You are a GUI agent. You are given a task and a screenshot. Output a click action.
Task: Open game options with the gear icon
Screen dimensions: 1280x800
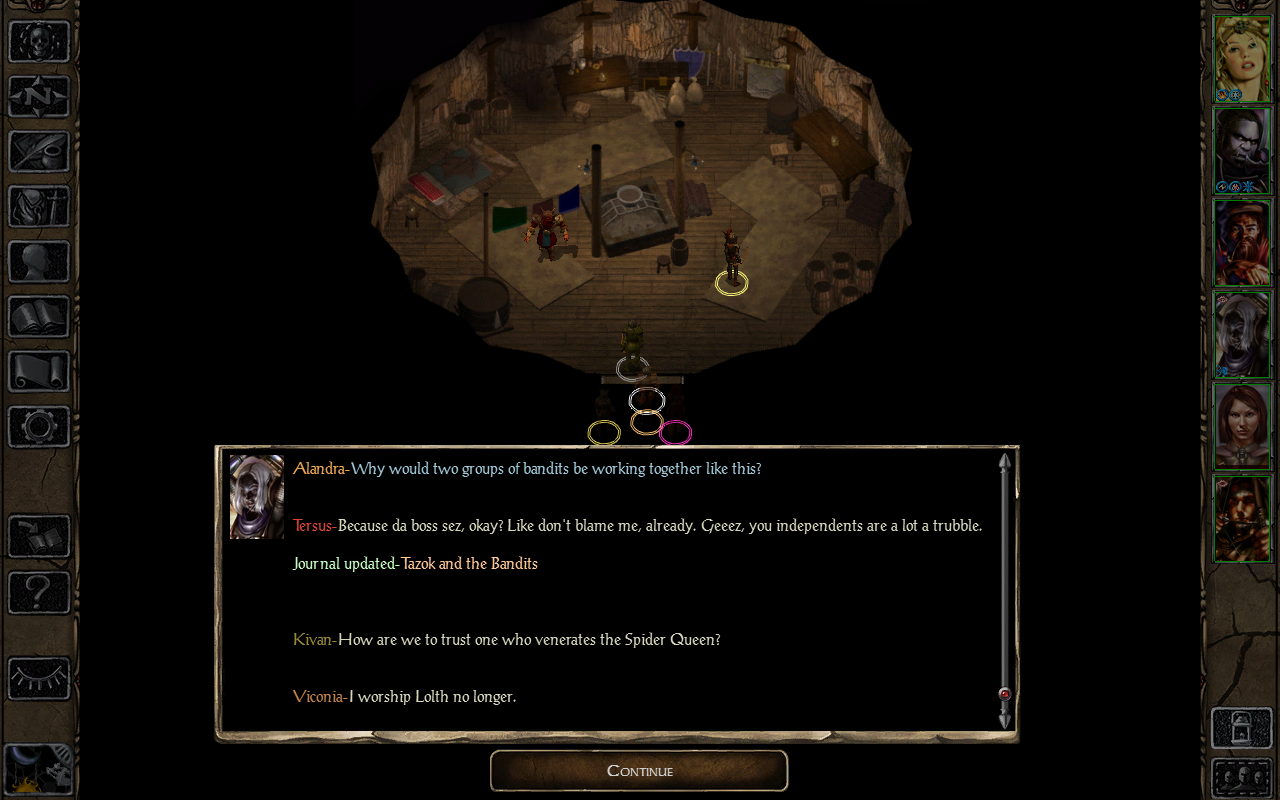click(x=39, y=427)
